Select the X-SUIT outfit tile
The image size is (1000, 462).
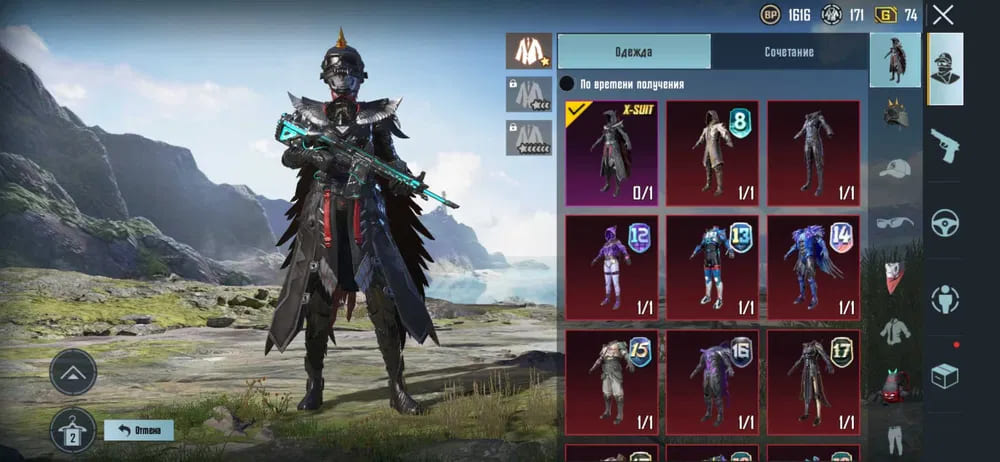611,152
